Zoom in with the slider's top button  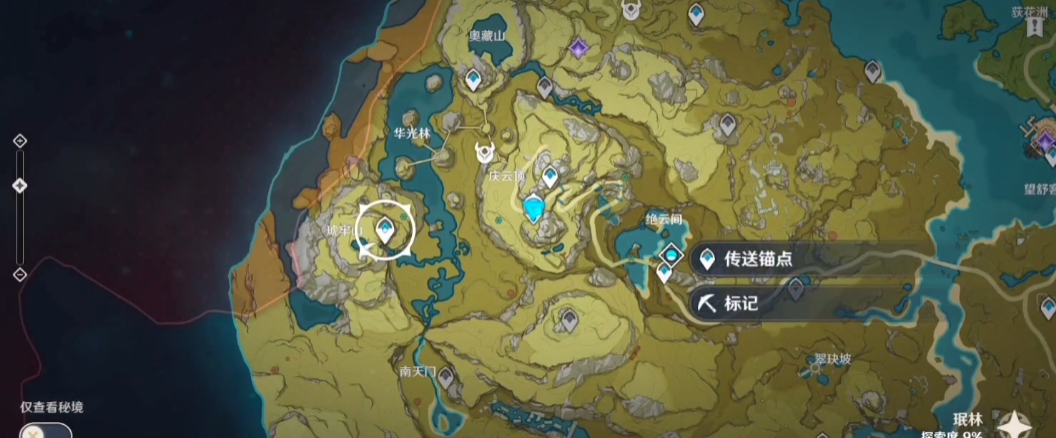[19, 141]
